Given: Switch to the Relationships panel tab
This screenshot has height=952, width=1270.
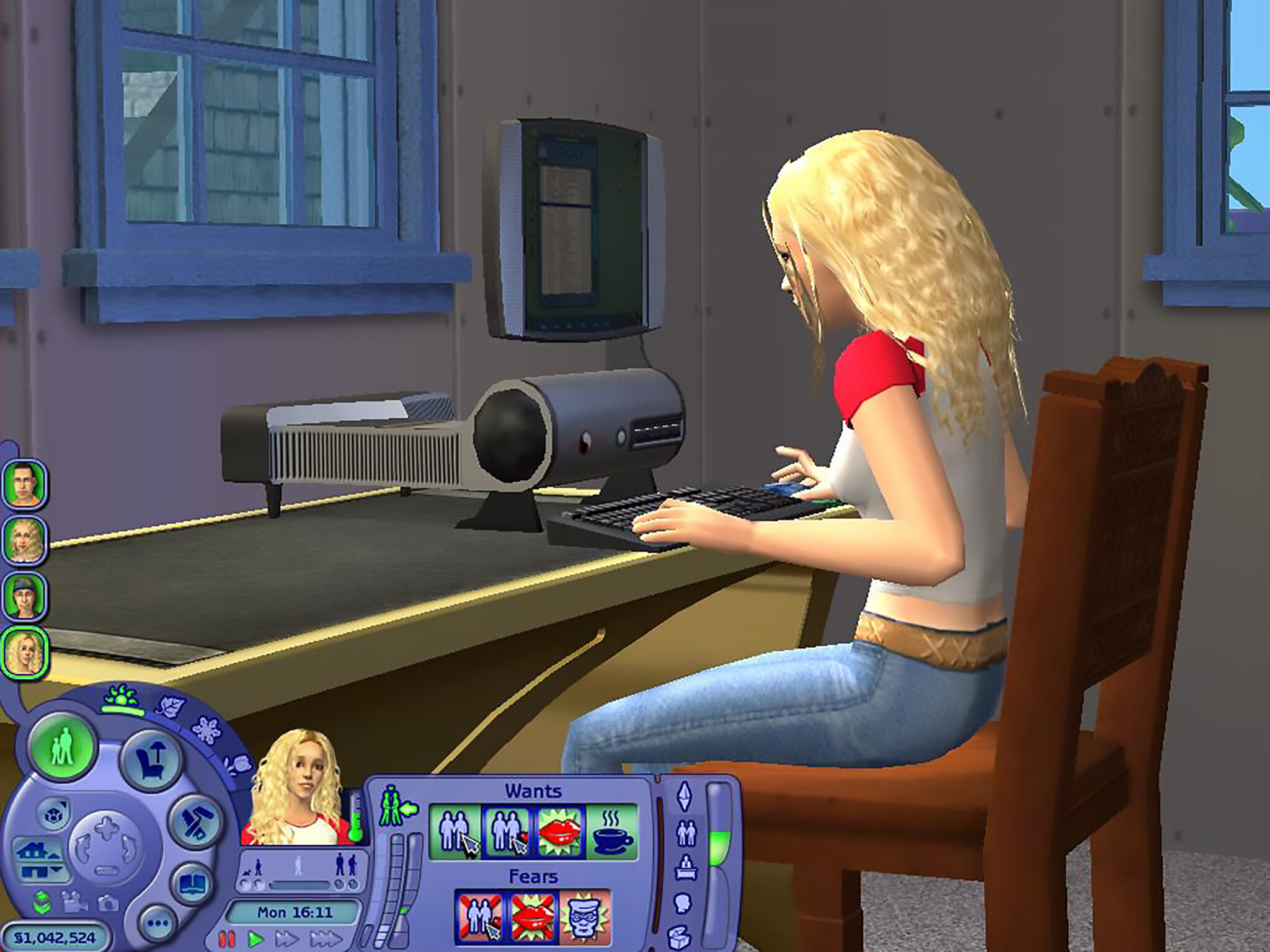Looking at the screenshot, I should [686, 834].
